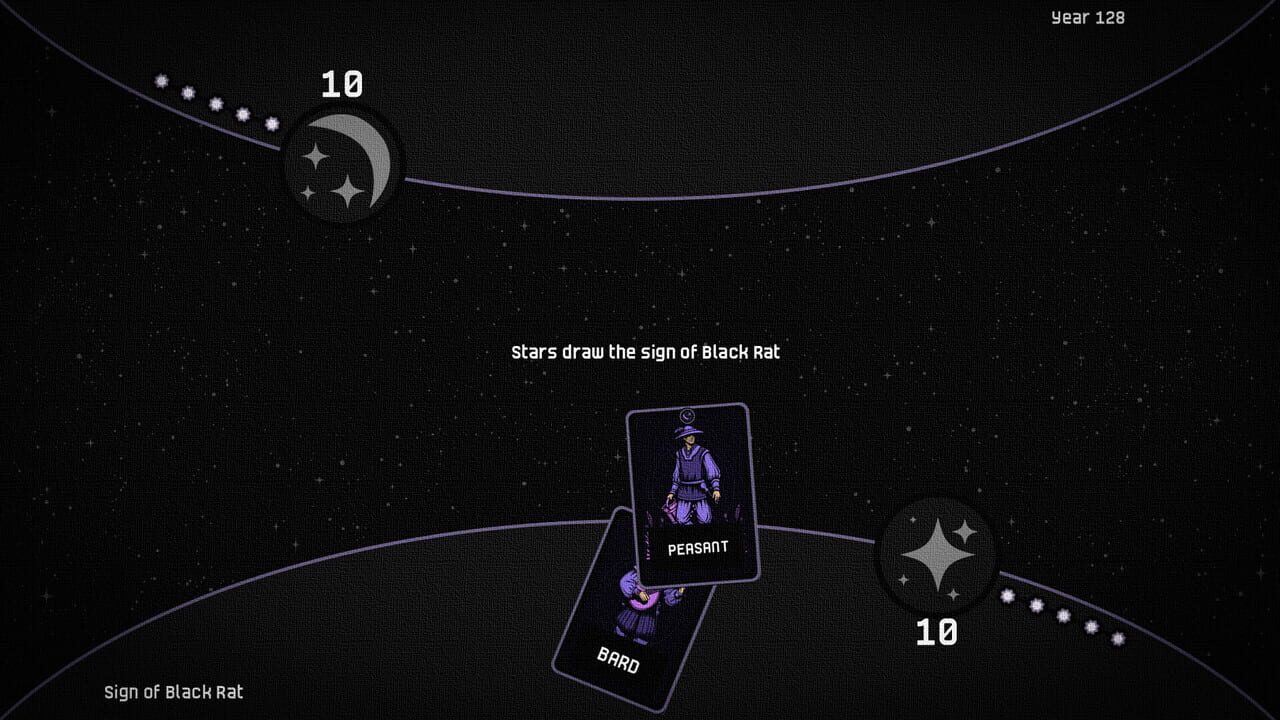The width and height of the screenshot is (1280, 720).
Task: Expand the Sign of Black Rat label
Action: point(173,691)
